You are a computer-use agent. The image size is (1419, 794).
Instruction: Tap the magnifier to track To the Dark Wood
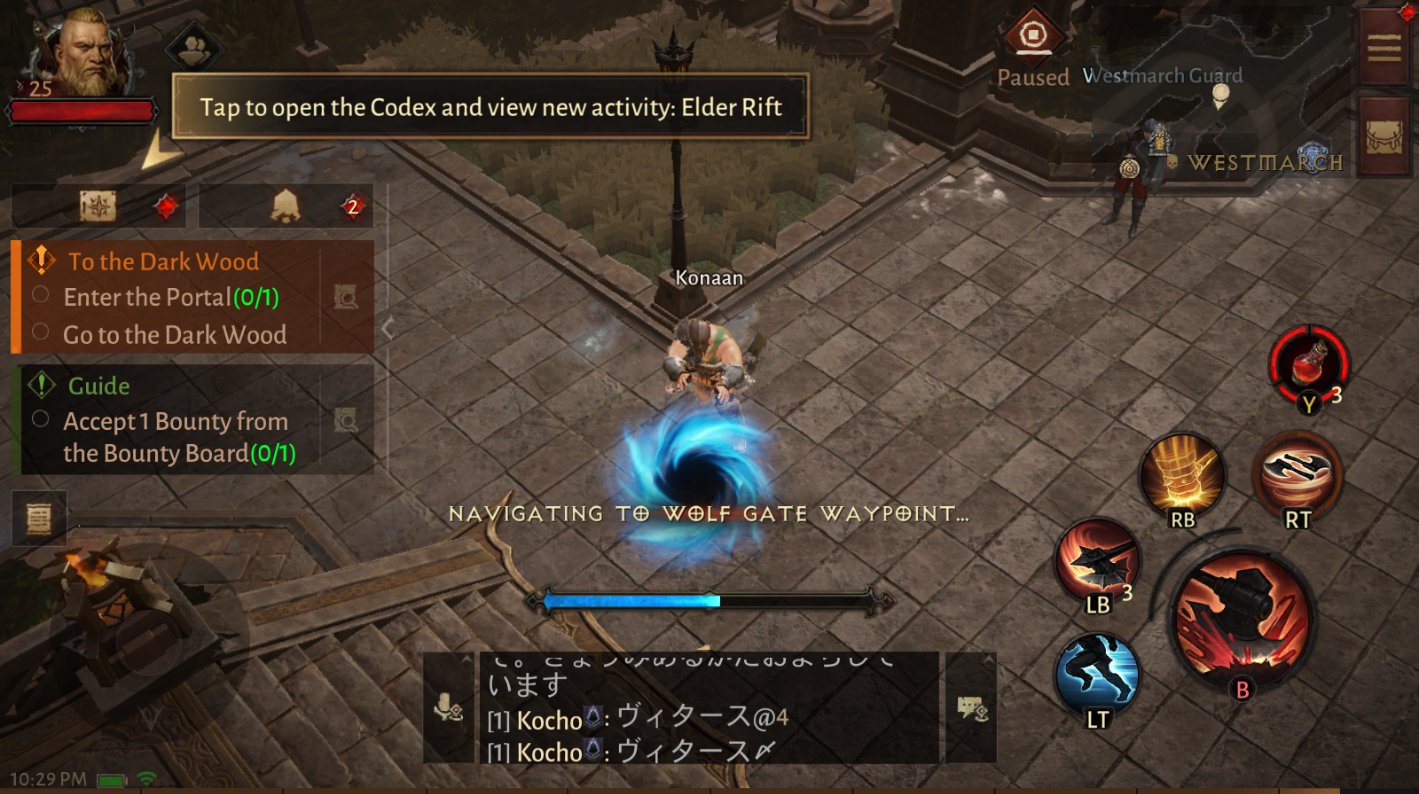tap(345, 294)
